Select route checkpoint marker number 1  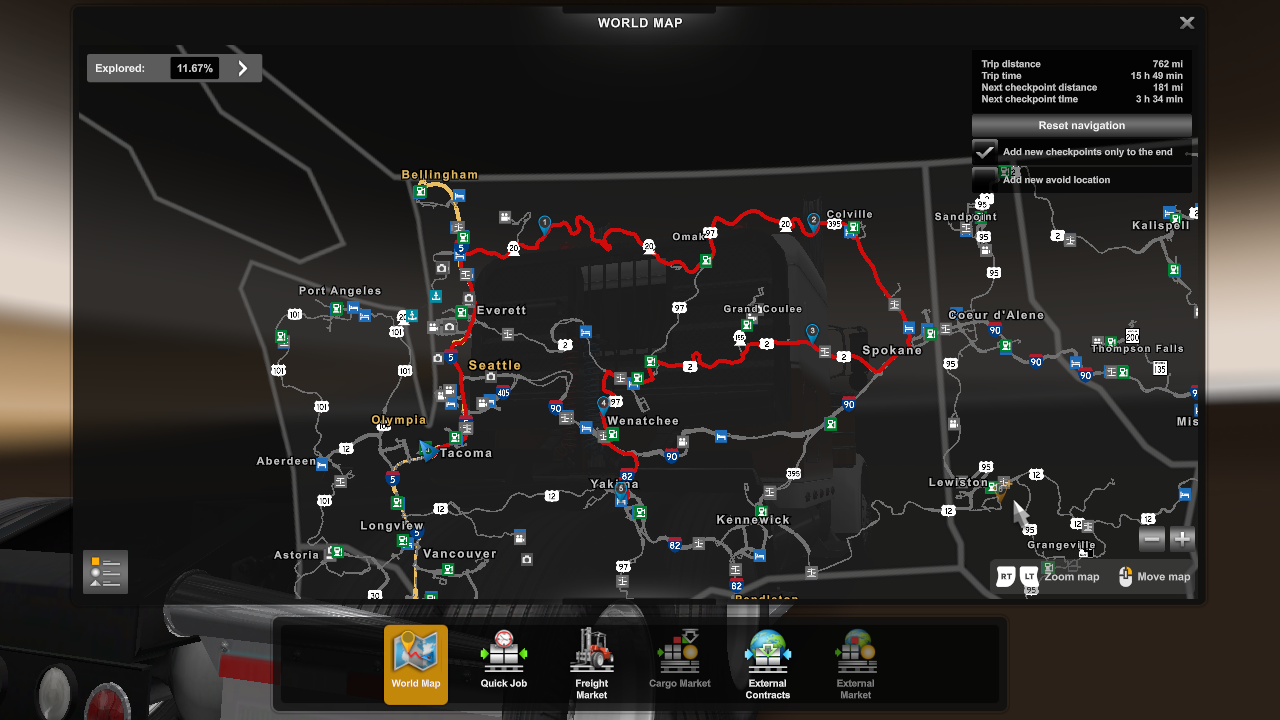(x=545, y=224)
